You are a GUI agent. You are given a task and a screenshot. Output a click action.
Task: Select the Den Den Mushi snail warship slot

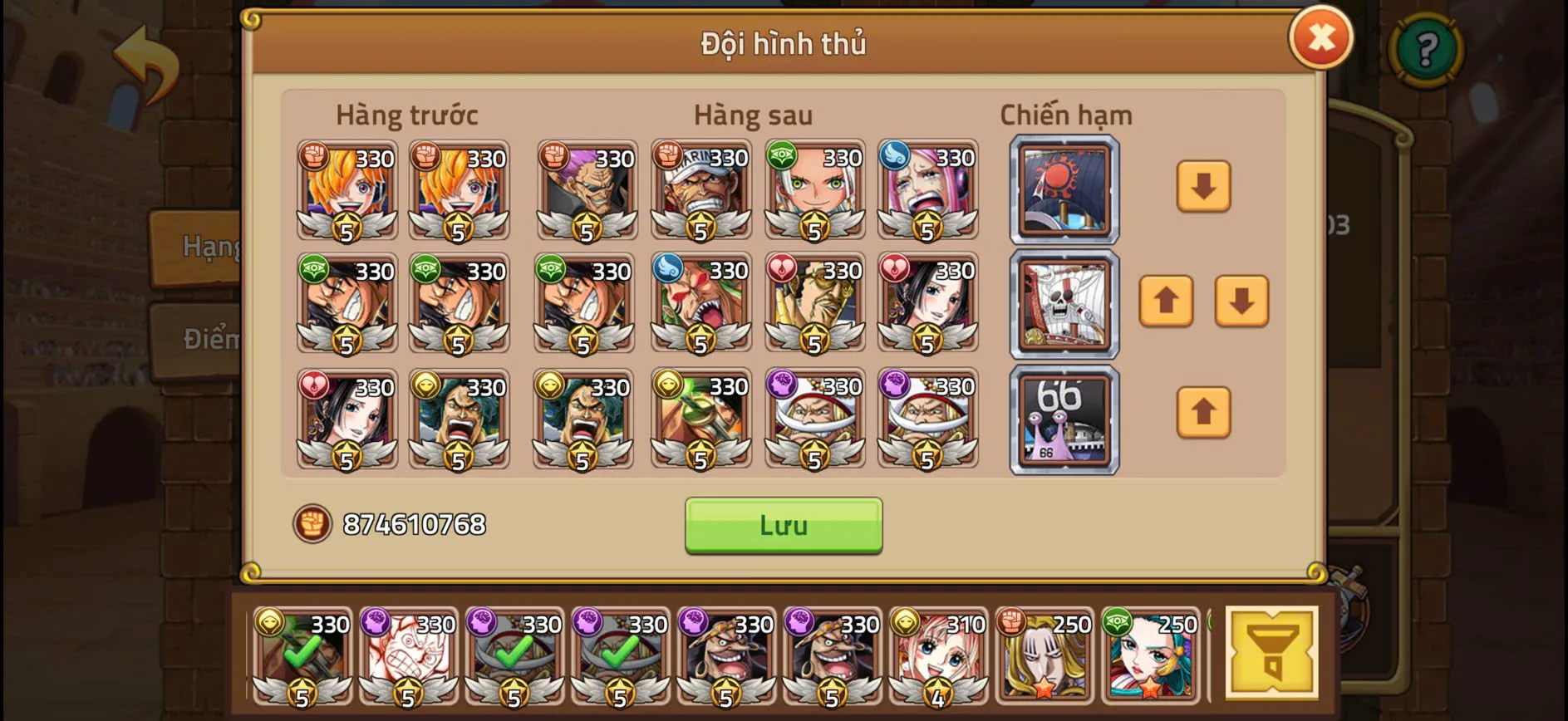pyautogui.click(x=1063, y=419)
